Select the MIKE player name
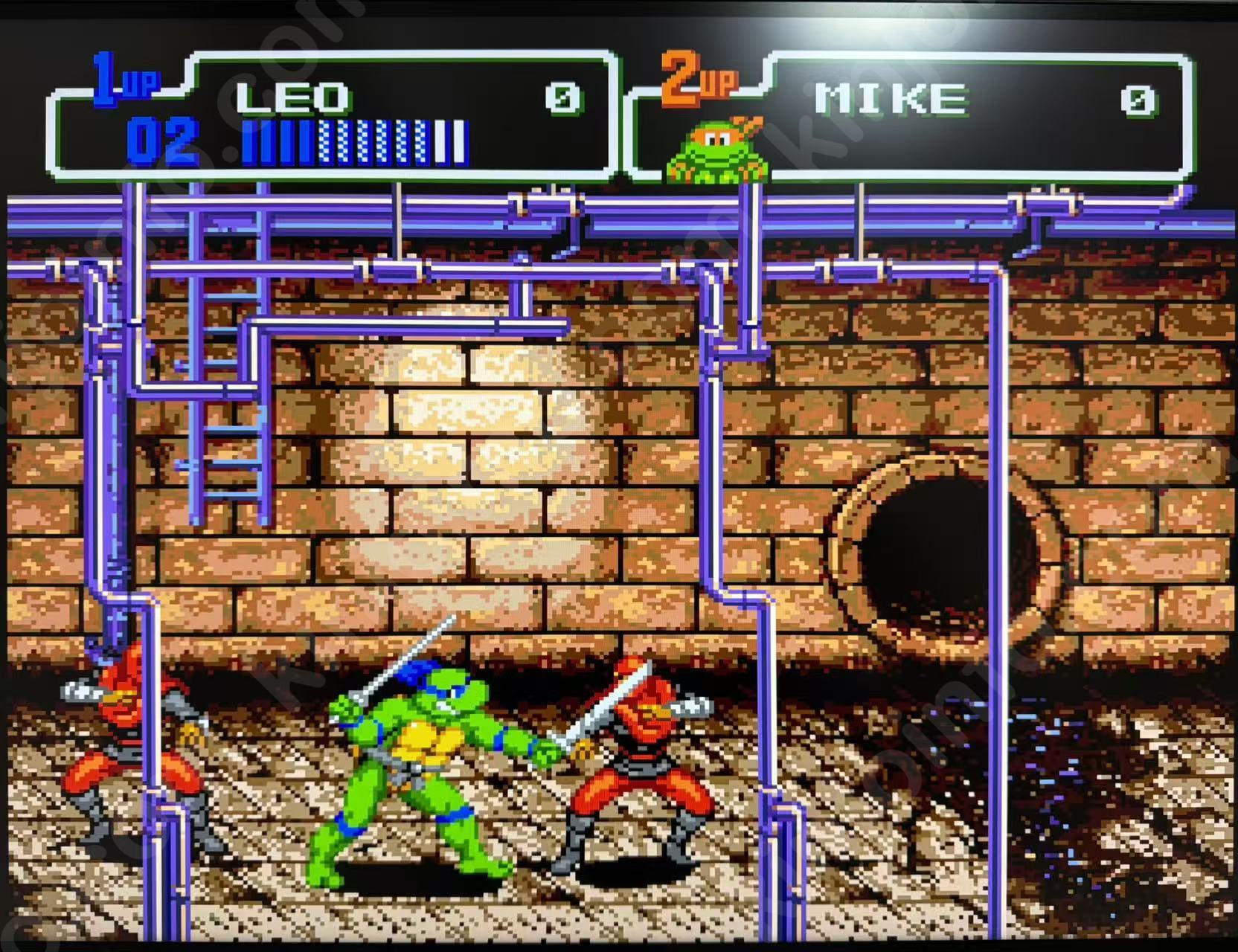 pyautogui.click(x=890, y=99)
